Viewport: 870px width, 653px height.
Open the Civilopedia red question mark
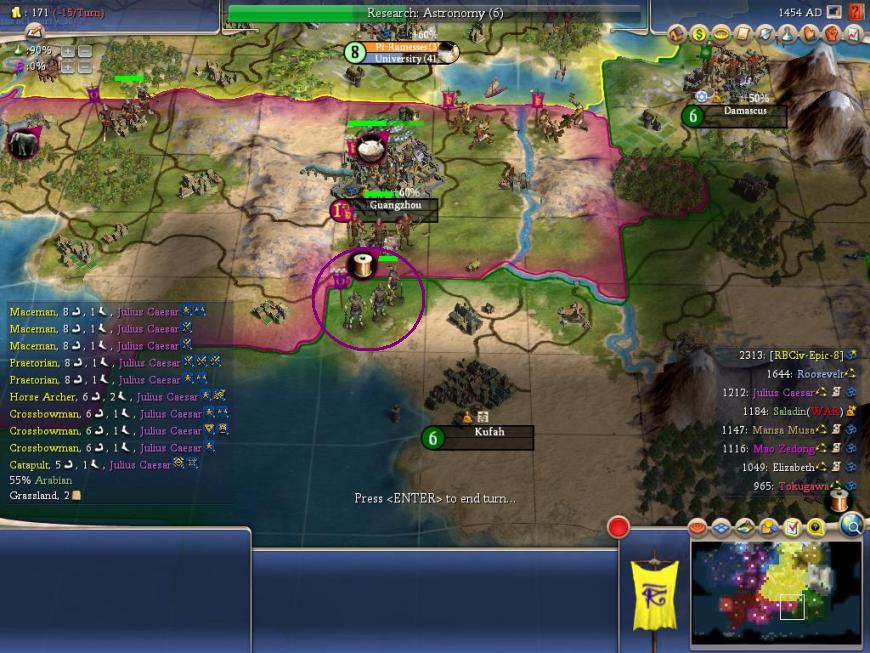click(856, 12)
